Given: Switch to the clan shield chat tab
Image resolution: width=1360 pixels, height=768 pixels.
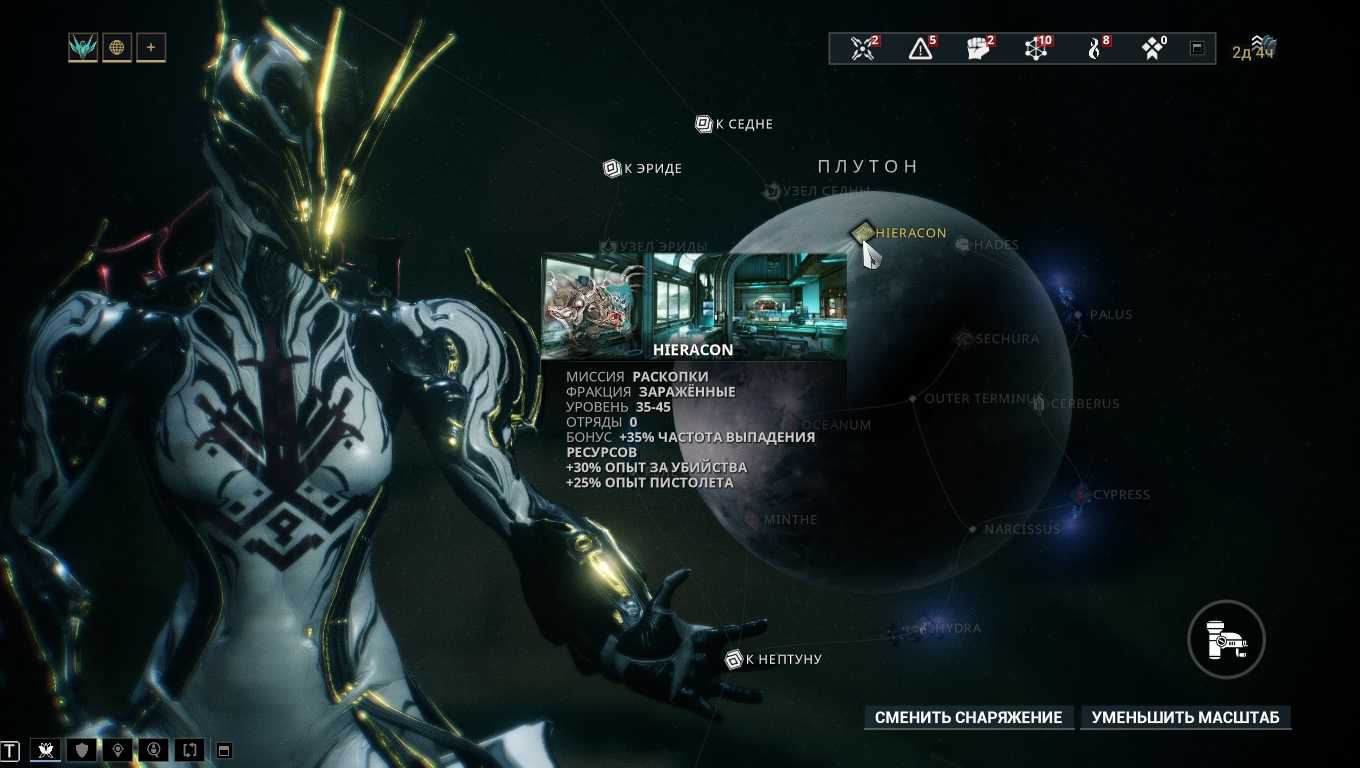Looking at the screenshot, I should [82, 749].
